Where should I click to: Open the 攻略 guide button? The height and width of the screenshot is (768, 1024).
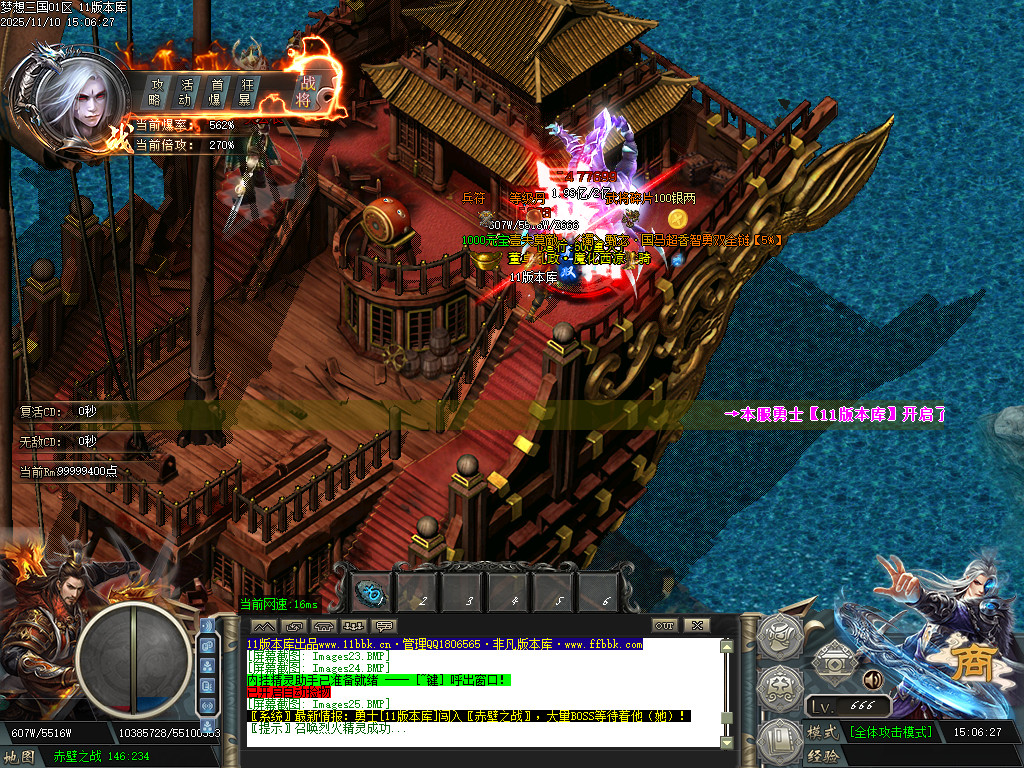coord(156,92)
